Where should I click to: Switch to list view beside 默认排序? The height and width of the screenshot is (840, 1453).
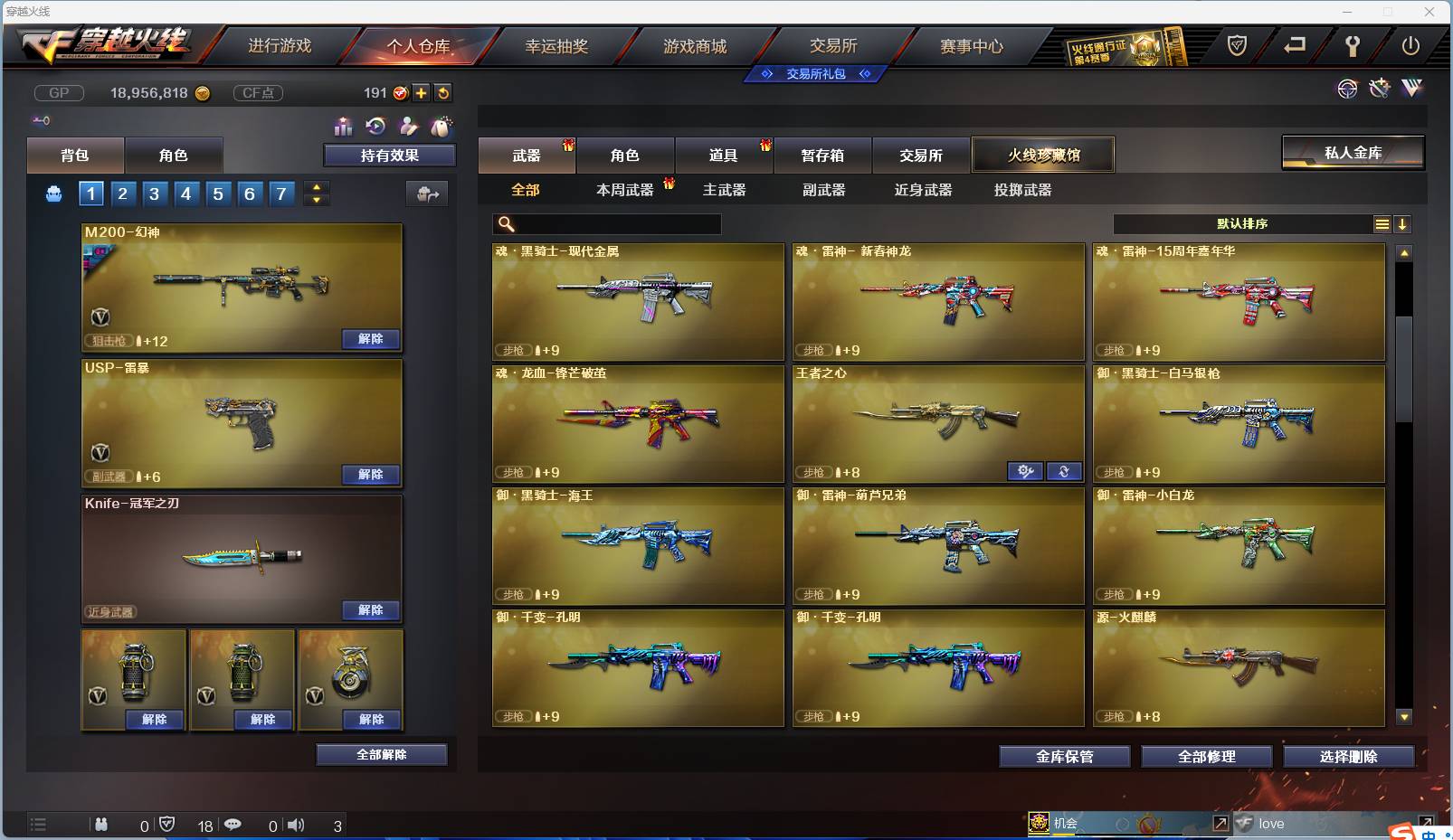coord(1382,223)
